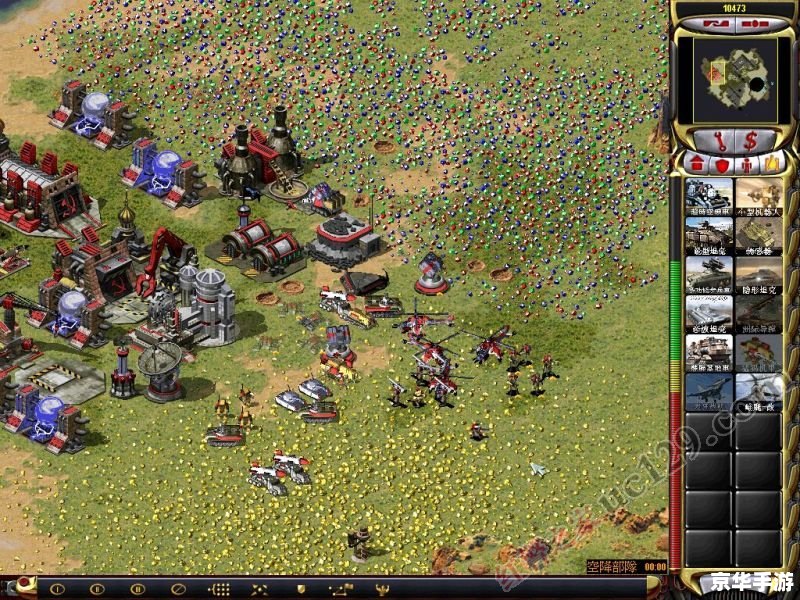Select the Grizzly Tank build icon
Viewport: 800px width, 600px height.
708,234
